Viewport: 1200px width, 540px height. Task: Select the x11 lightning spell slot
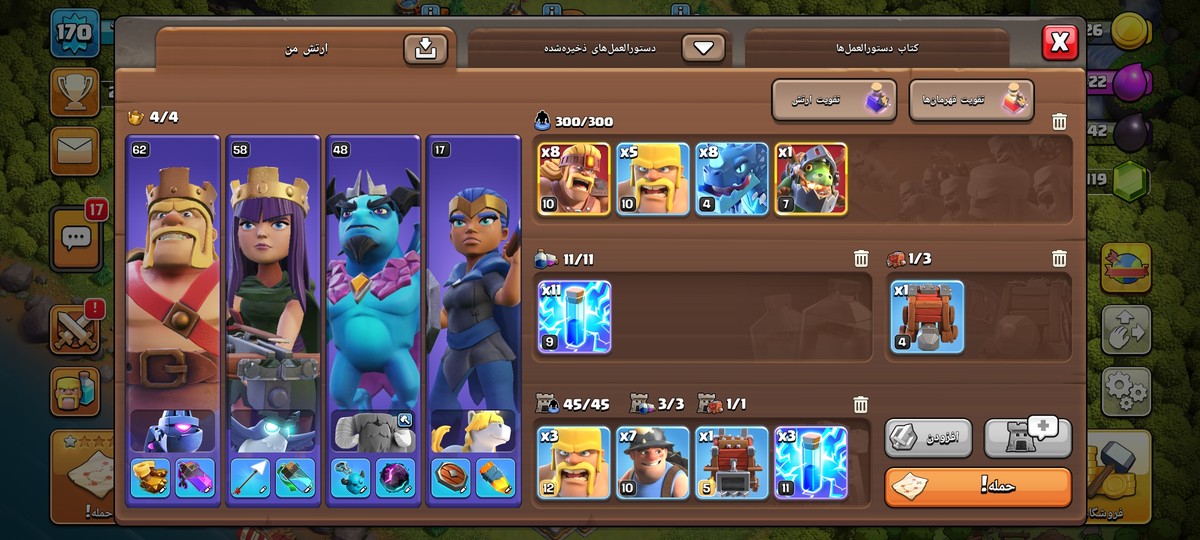point(574,318)
